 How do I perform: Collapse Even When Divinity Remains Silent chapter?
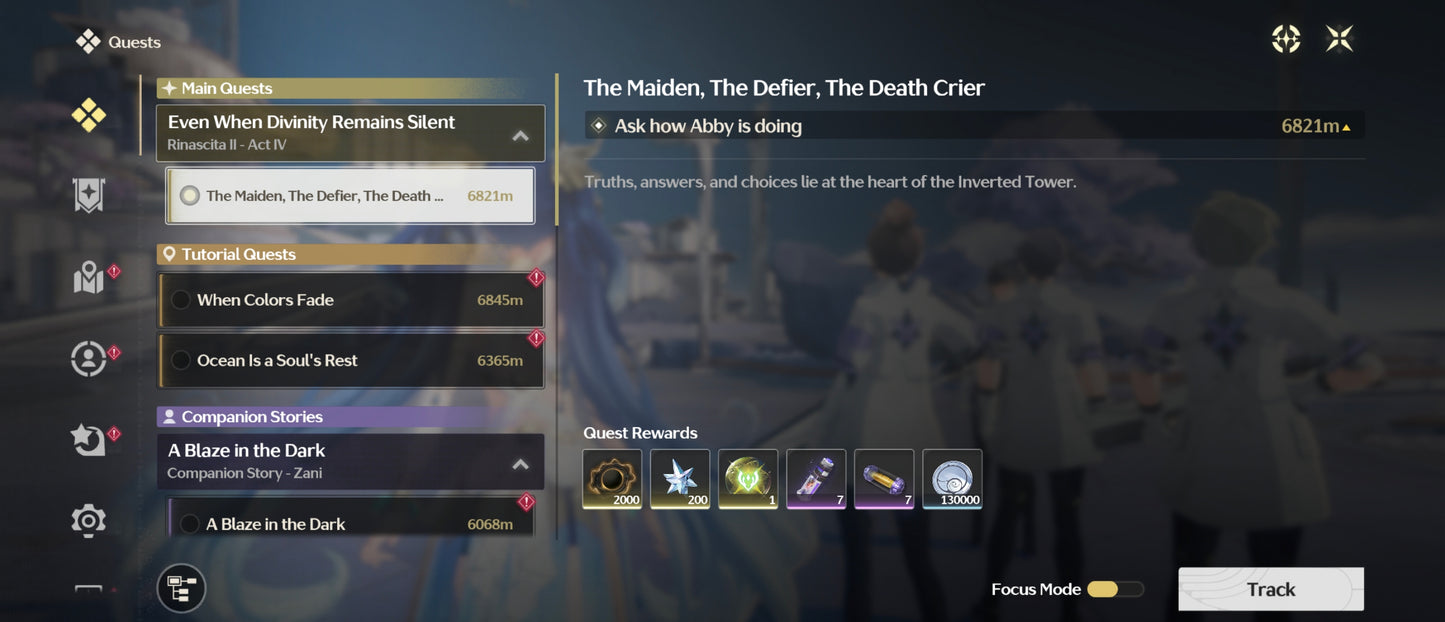pyautogui.click(x=520, y=135)
